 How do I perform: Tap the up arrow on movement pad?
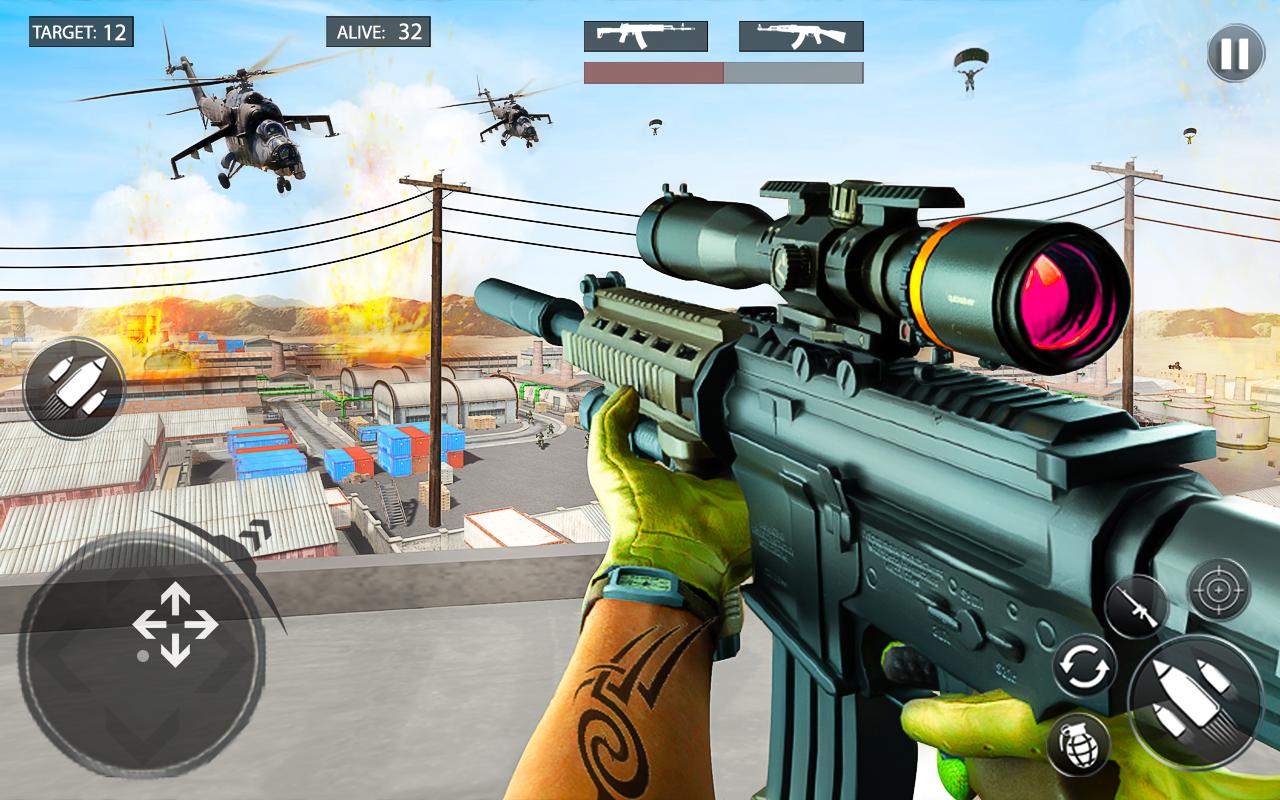[x=173, y=596]
